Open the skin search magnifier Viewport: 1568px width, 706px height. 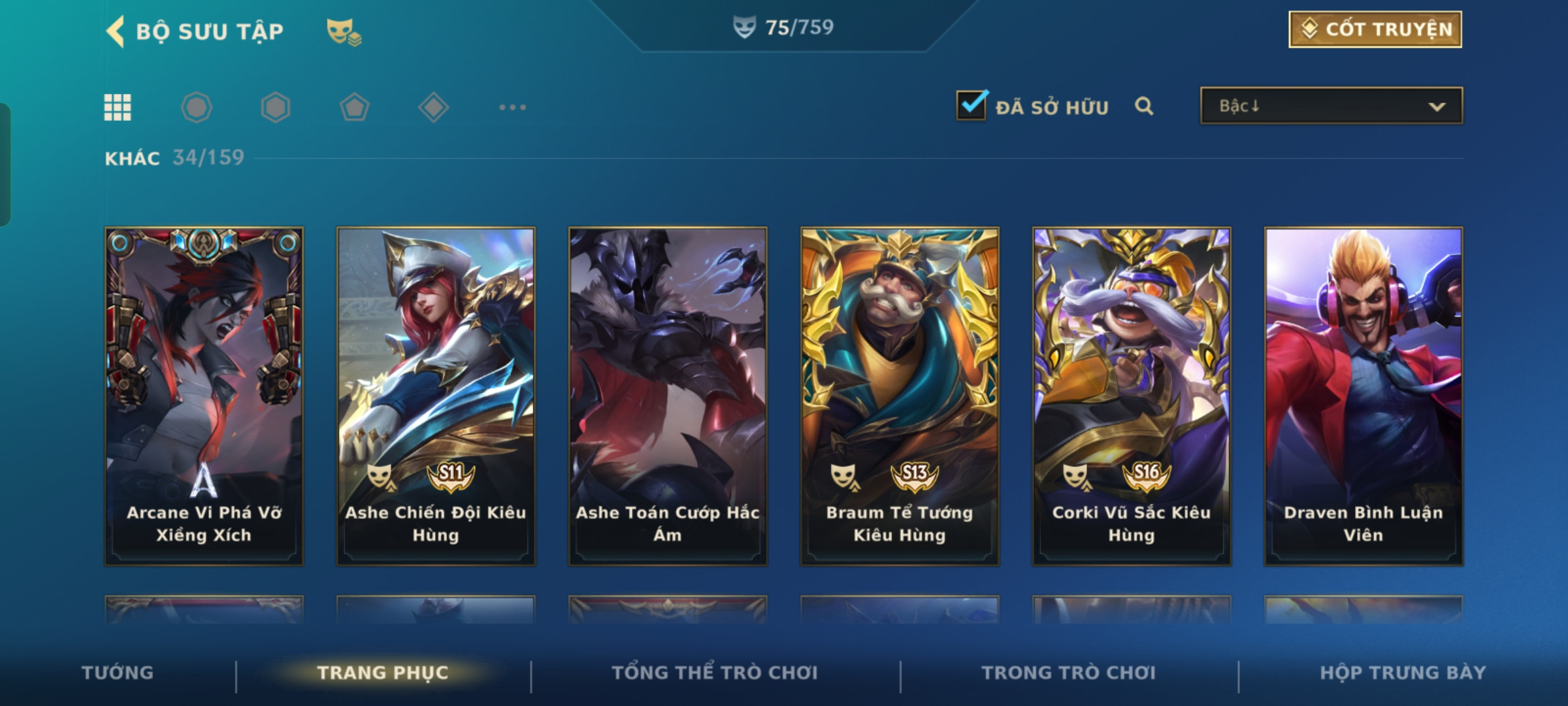click(1144, 106)
